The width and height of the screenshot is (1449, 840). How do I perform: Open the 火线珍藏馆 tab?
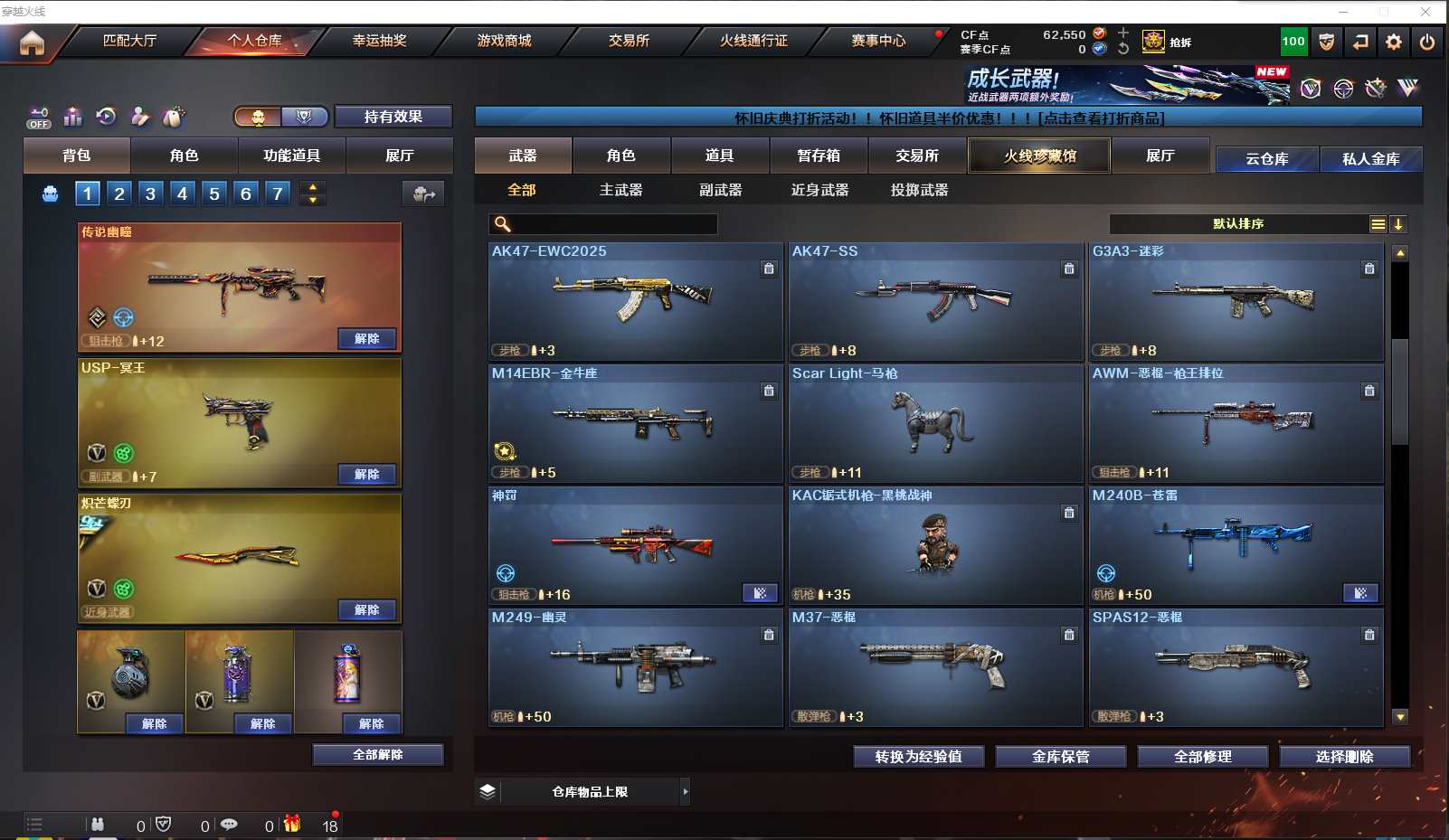click(1039, 156)
